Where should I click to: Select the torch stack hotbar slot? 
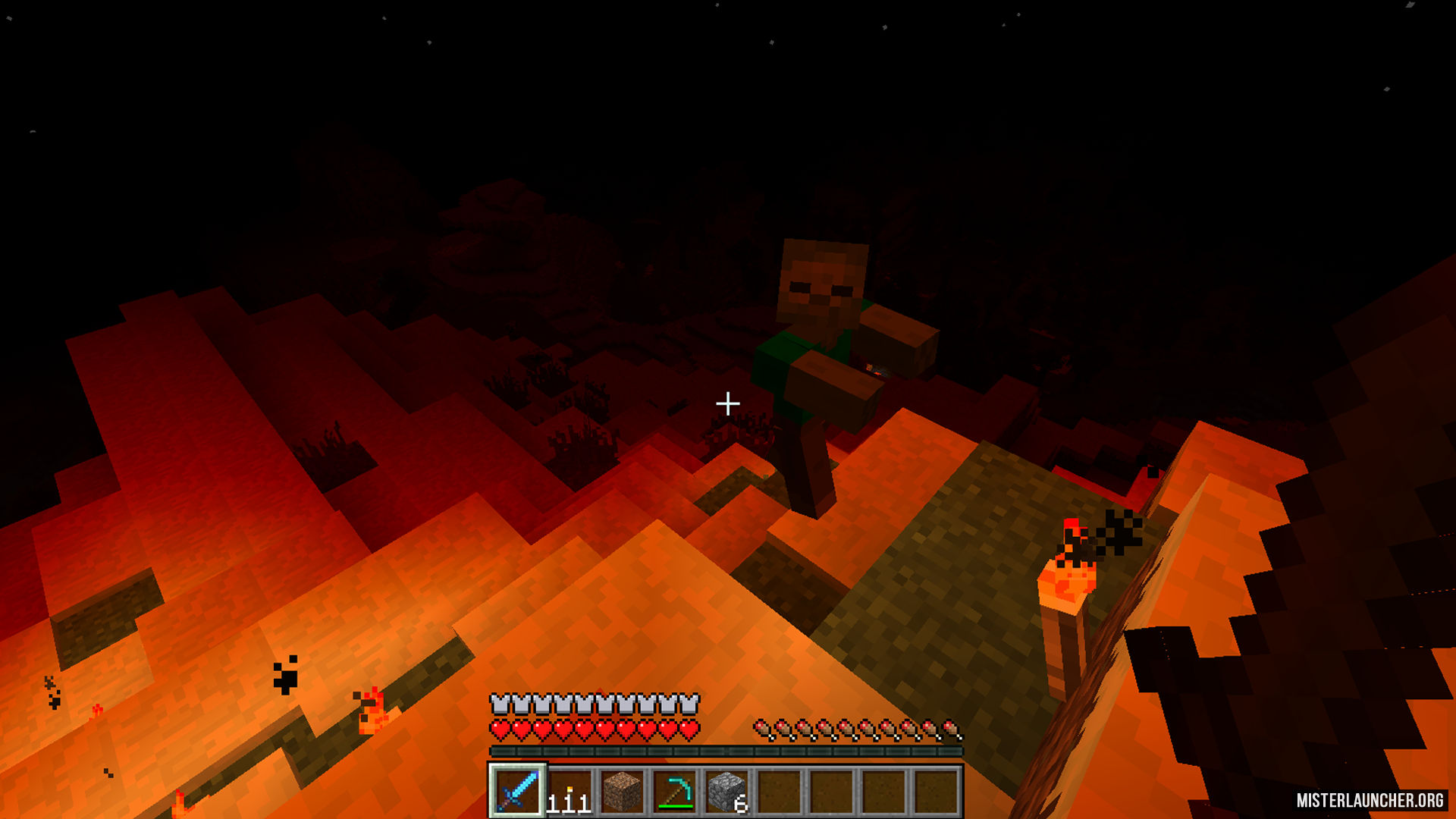click(x=570, y=791)
